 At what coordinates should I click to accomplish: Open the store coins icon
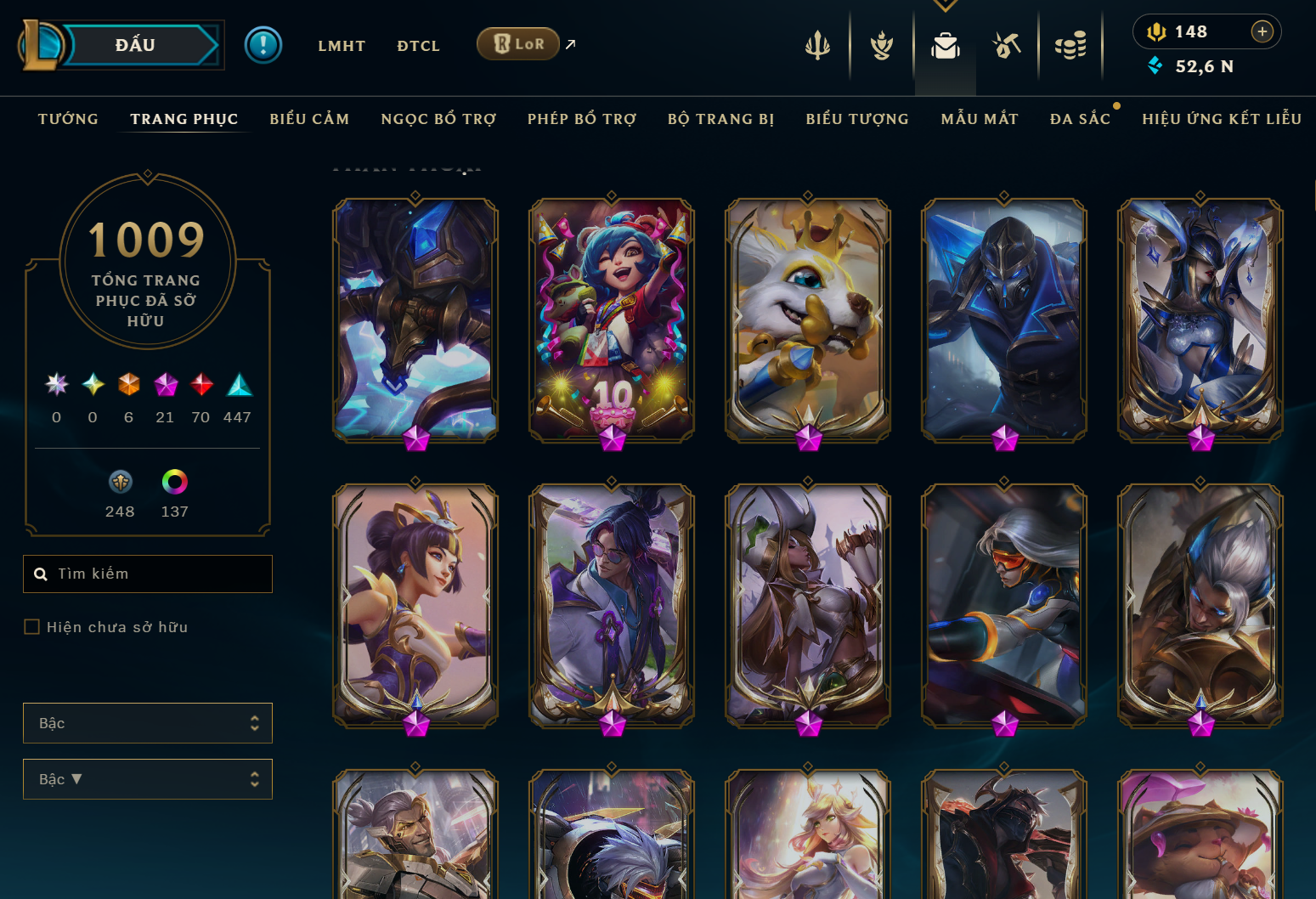point(1070,47)
